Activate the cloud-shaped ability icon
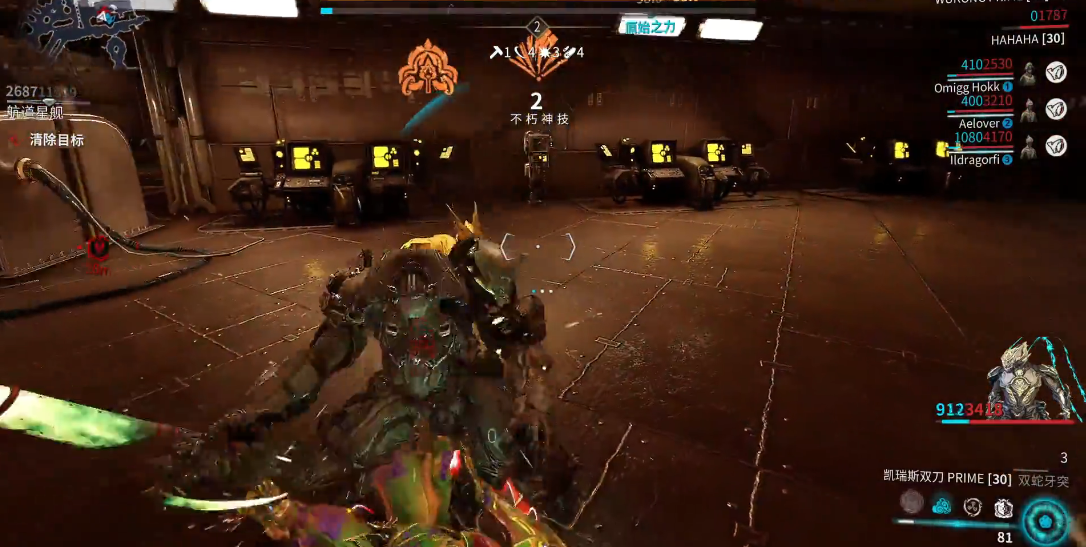 (941, 506)
